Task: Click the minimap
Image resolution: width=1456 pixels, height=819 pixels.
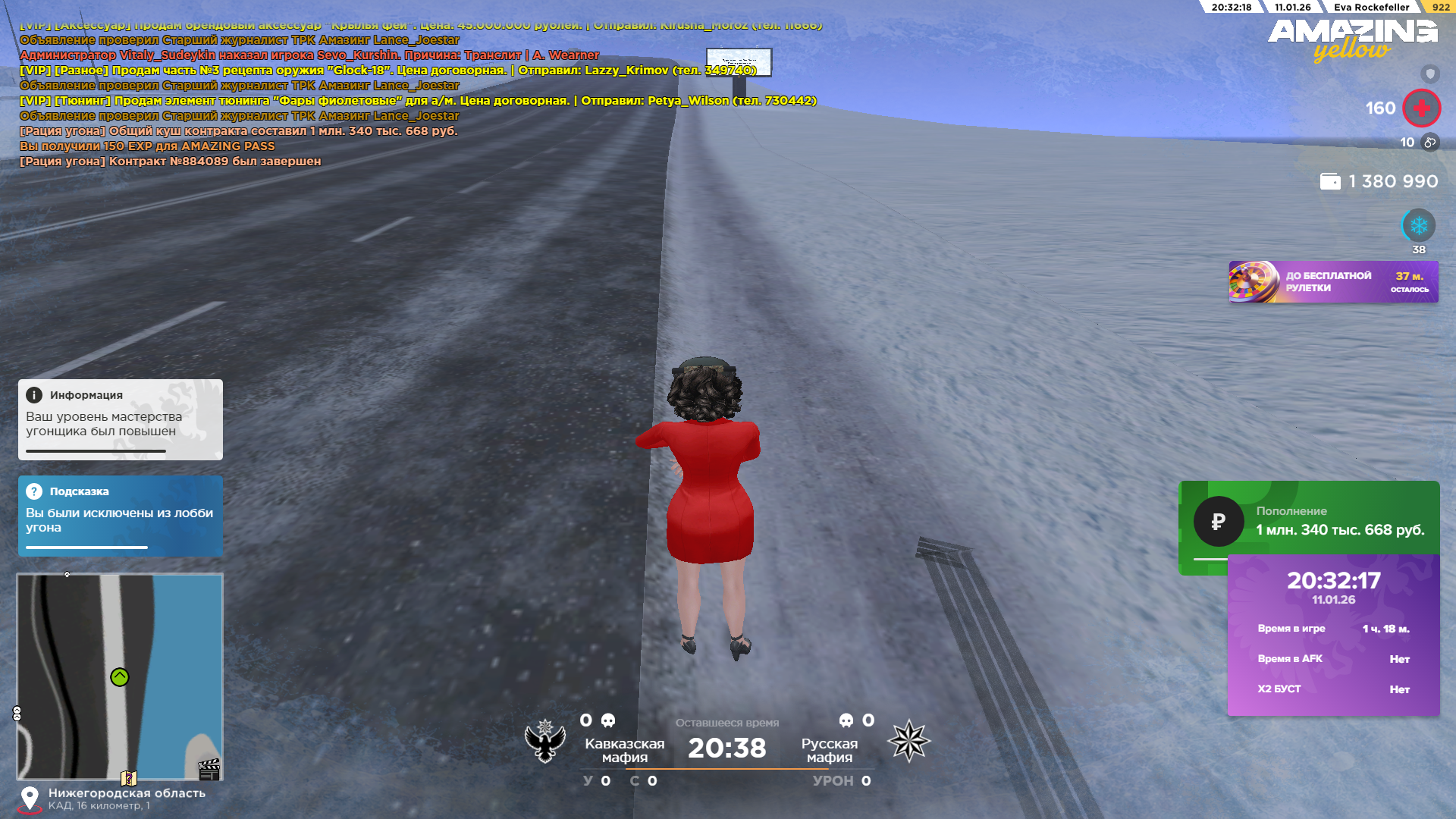Action: click(x=120, y=675)
